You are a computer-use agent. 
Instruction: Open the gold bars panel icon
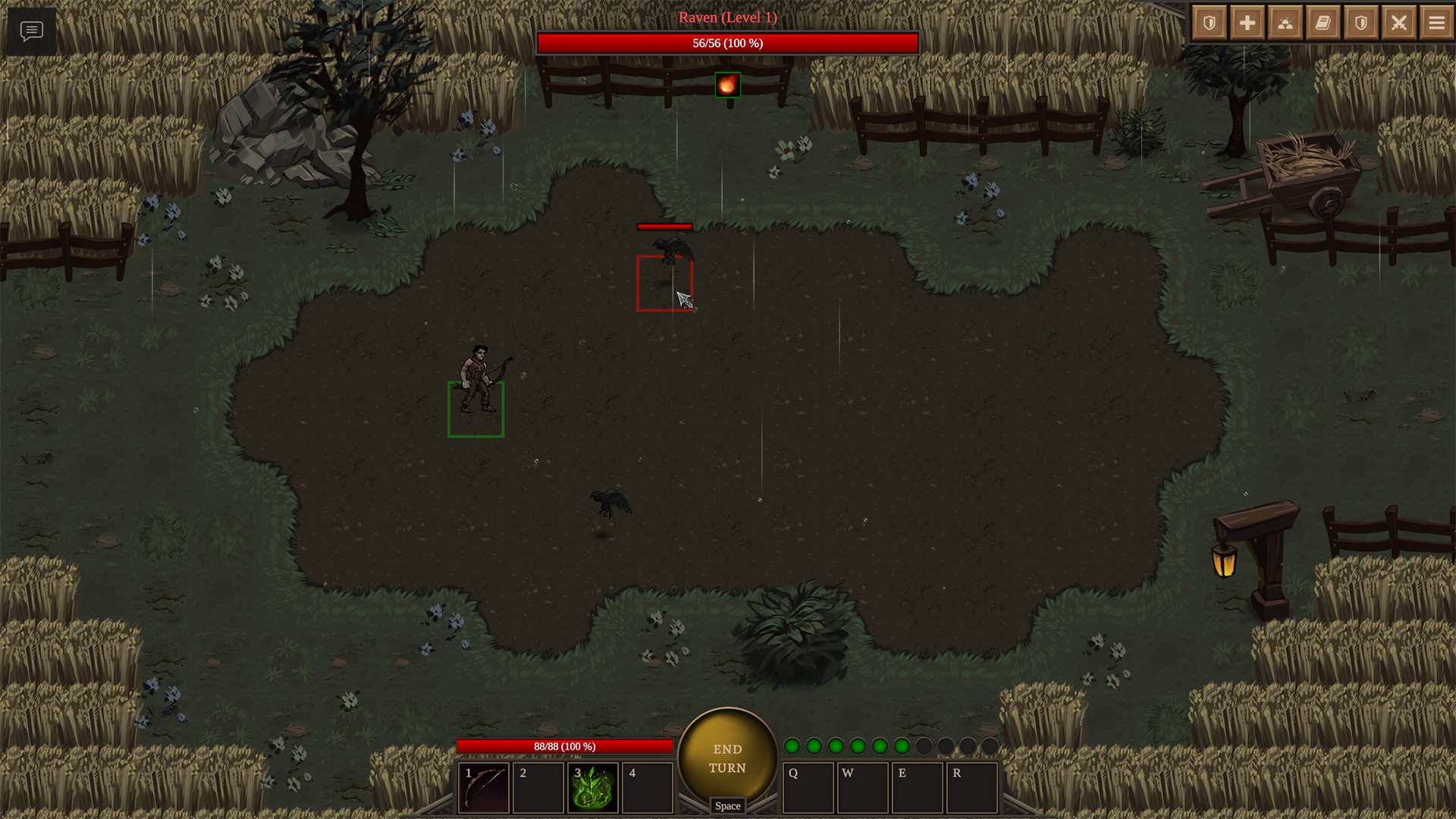1285,22
